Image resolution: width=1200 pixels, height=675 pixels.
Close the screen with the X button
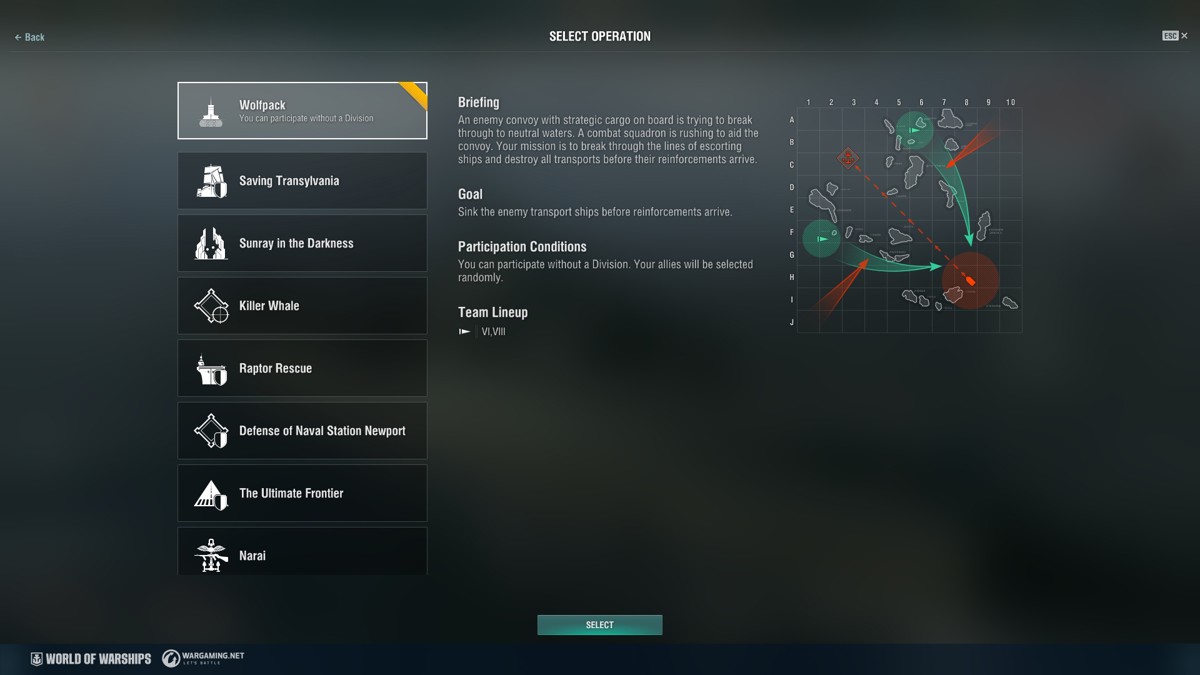1185,36
